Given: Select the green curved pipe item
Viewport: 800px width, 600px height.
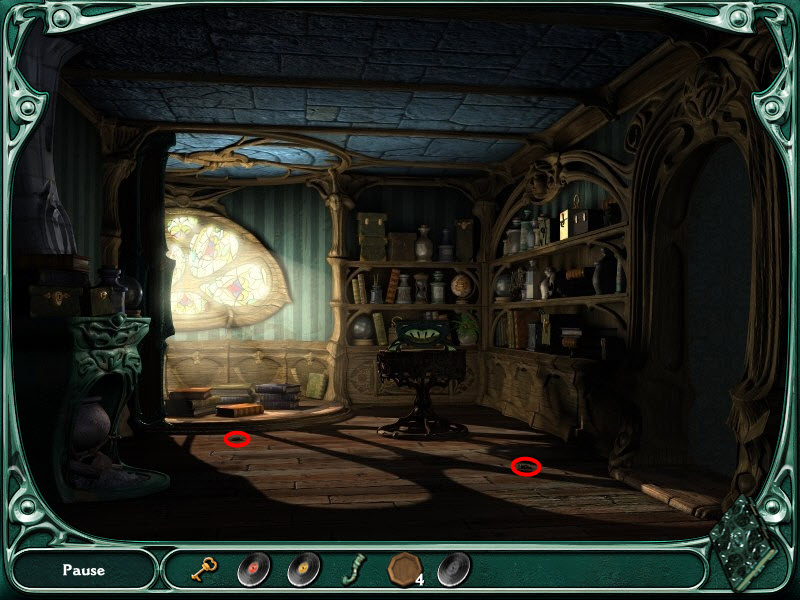Looking at the screenshot, I should click(353, 570).
